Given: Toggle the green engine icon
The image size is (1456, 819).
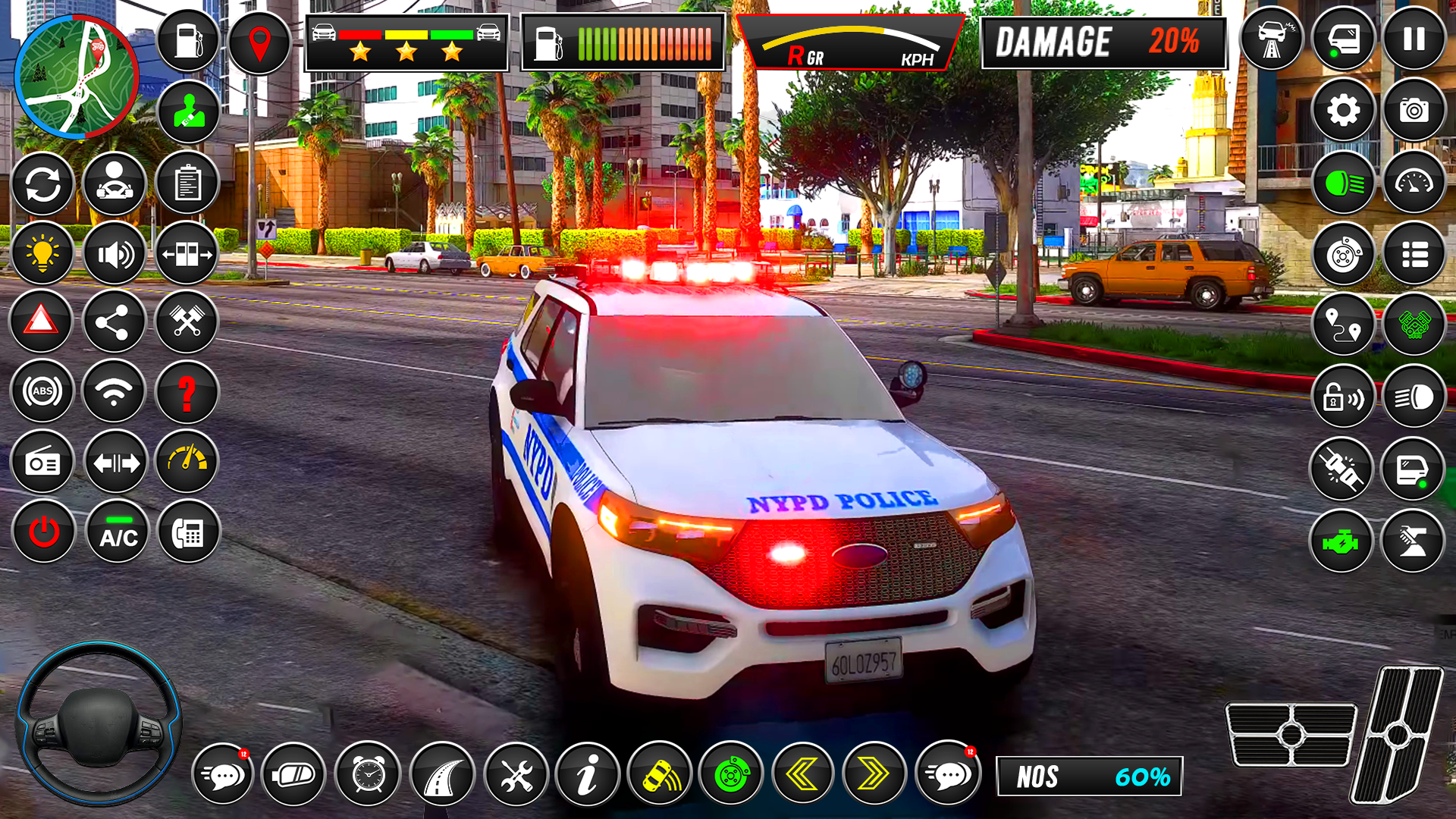Looking at the screenshot, I should coord(1341,542).
